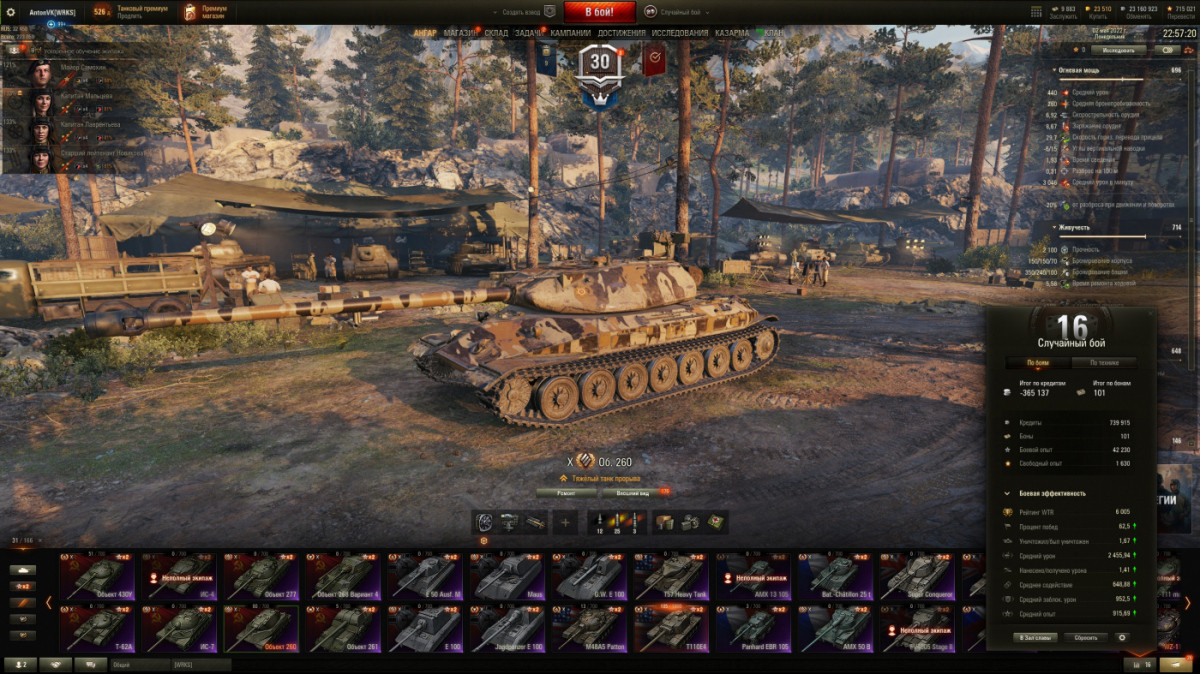The image size is (1200, 674).
Task: Open the Магазин menu tab
Action: (460, 33)
